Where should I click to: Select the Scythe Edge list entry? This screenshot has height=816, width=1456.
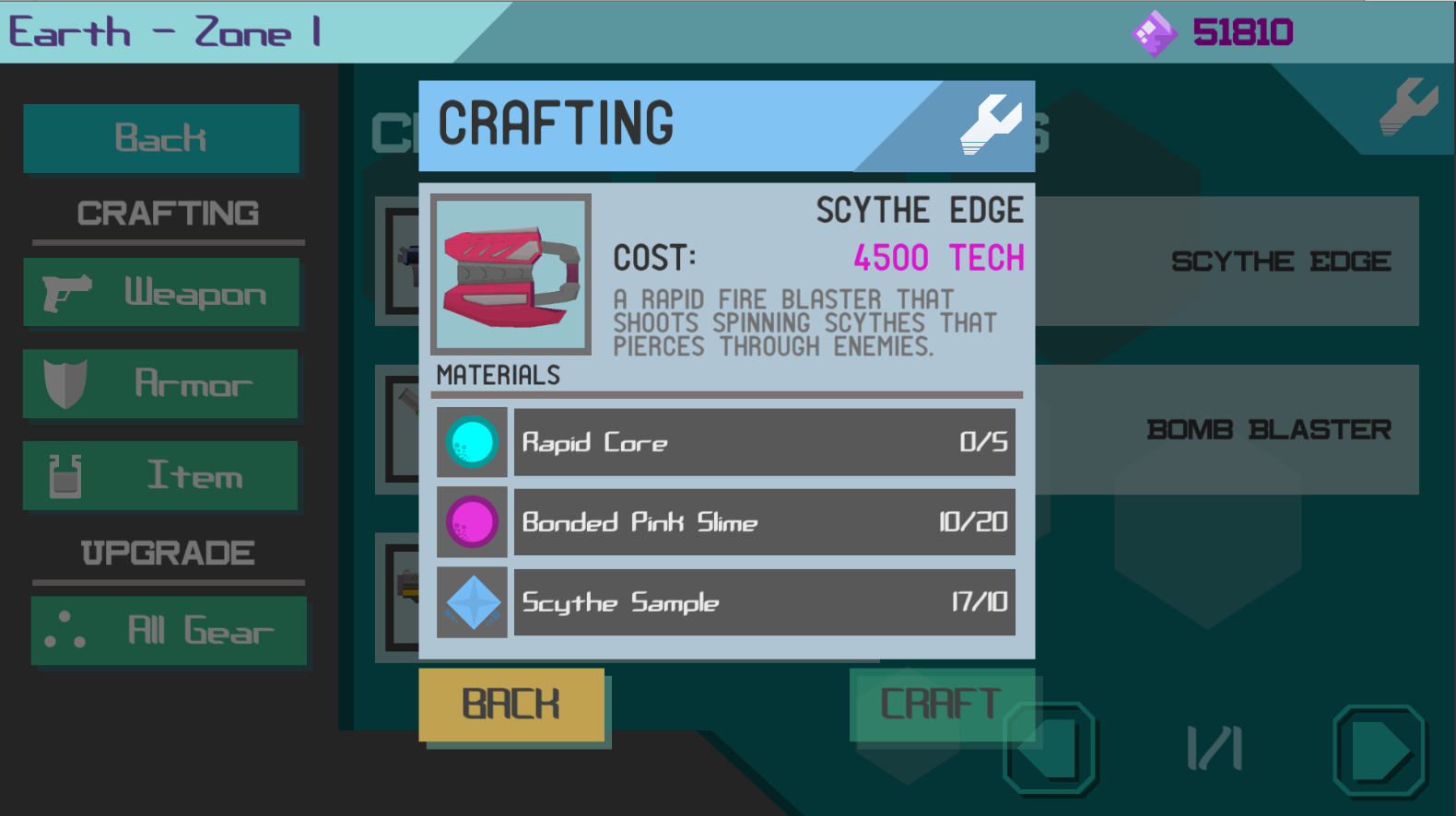coord(1279,262)
